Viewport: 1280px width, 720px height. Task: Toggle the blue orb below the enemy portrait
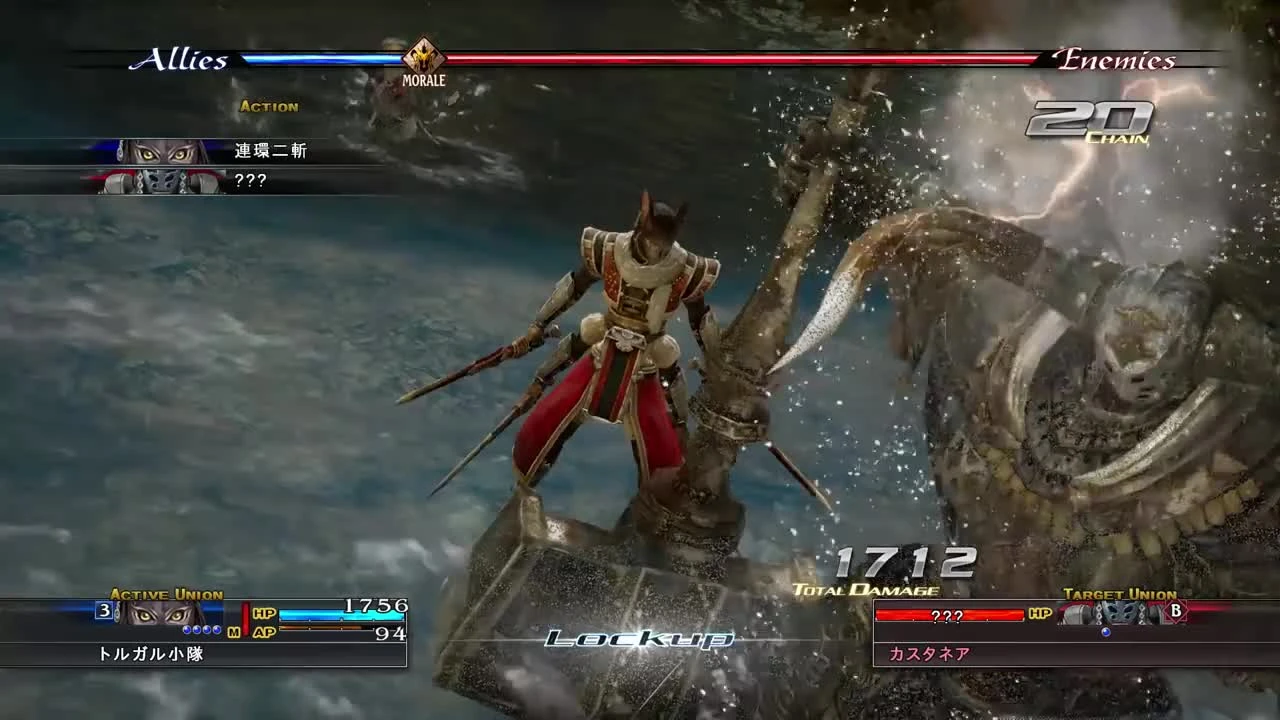tap(1107, 632)
